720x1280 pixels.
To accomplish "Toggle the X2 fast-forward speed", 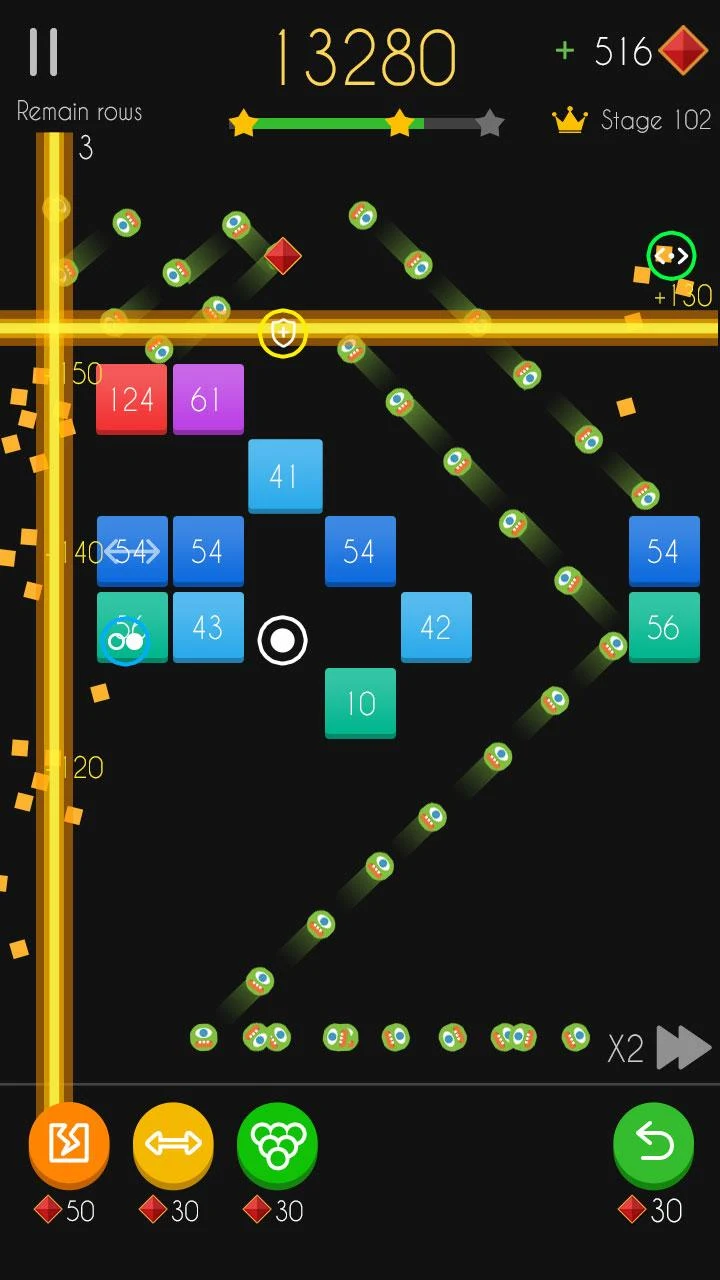I will coord(662,1048).
